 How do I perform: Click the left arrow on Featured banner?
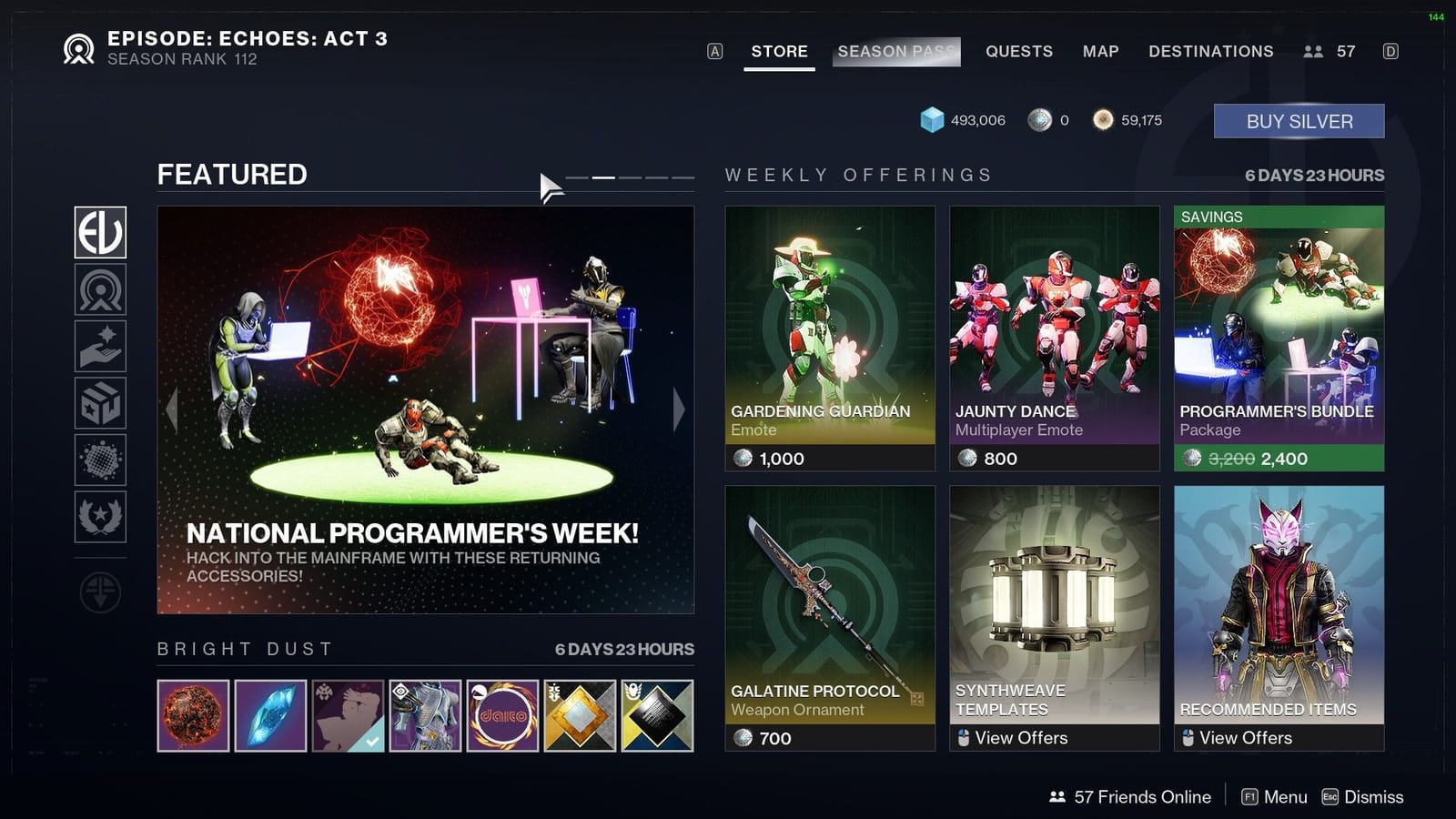(x=173, y=411)
